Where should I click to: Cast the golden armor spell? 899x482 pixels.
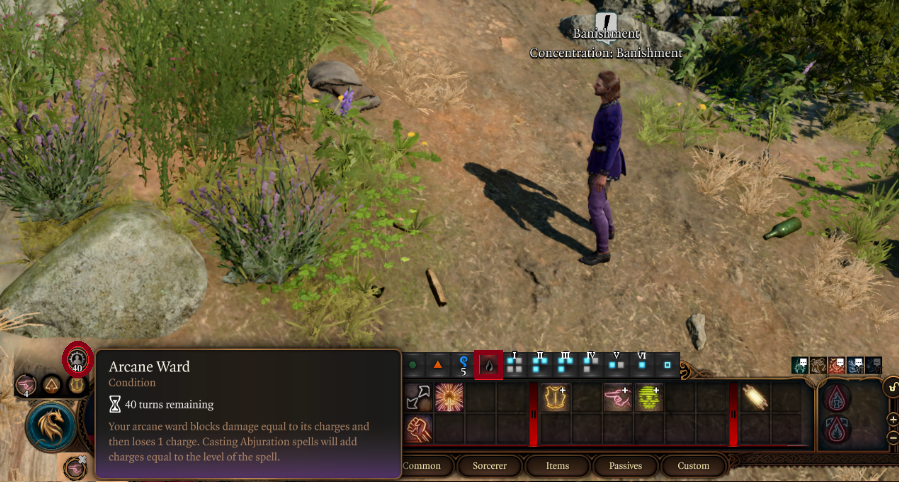pyautogui.click(x=556, y=398)
